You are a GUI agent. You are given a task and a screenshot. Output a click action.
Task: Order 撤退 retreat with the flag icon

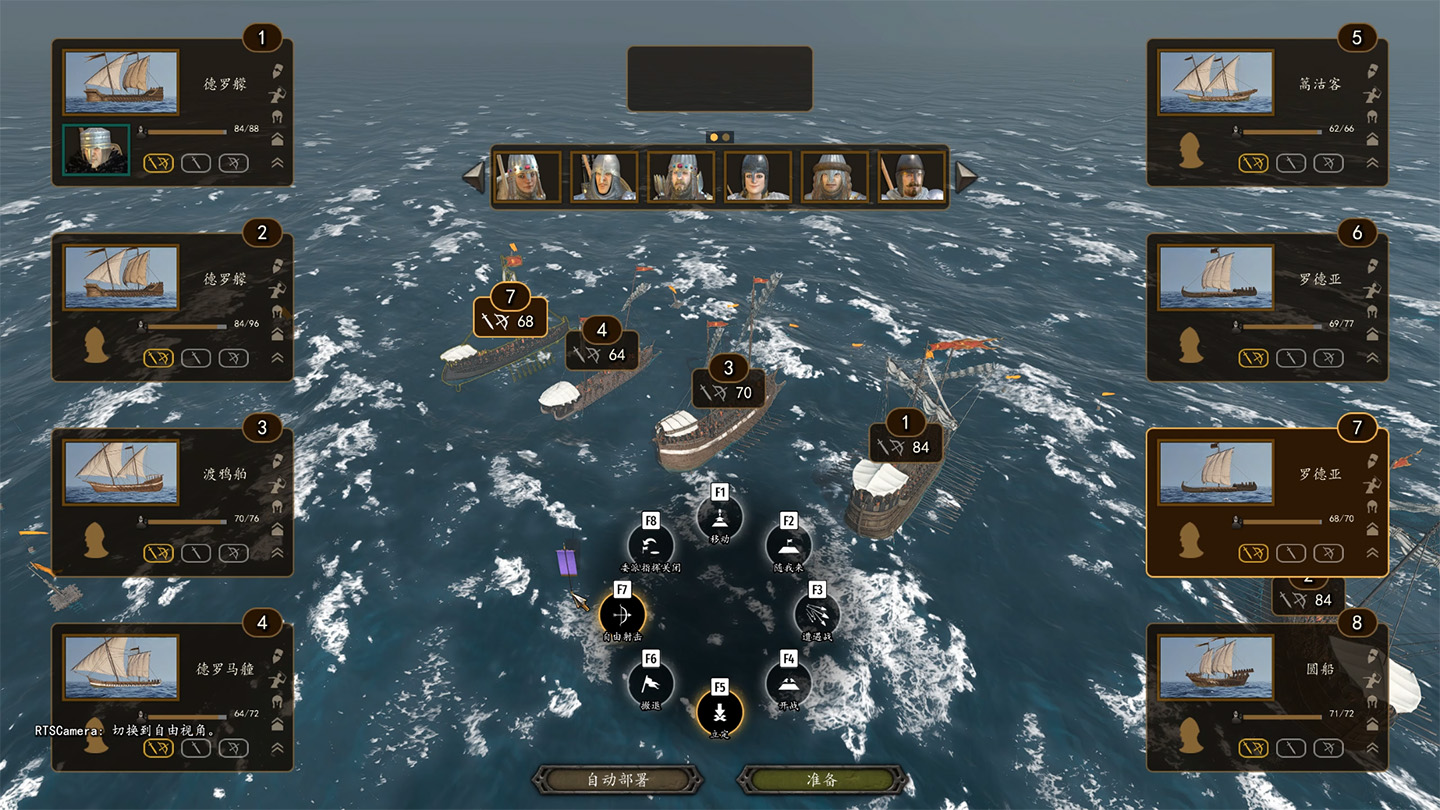(x=651, y=683)
